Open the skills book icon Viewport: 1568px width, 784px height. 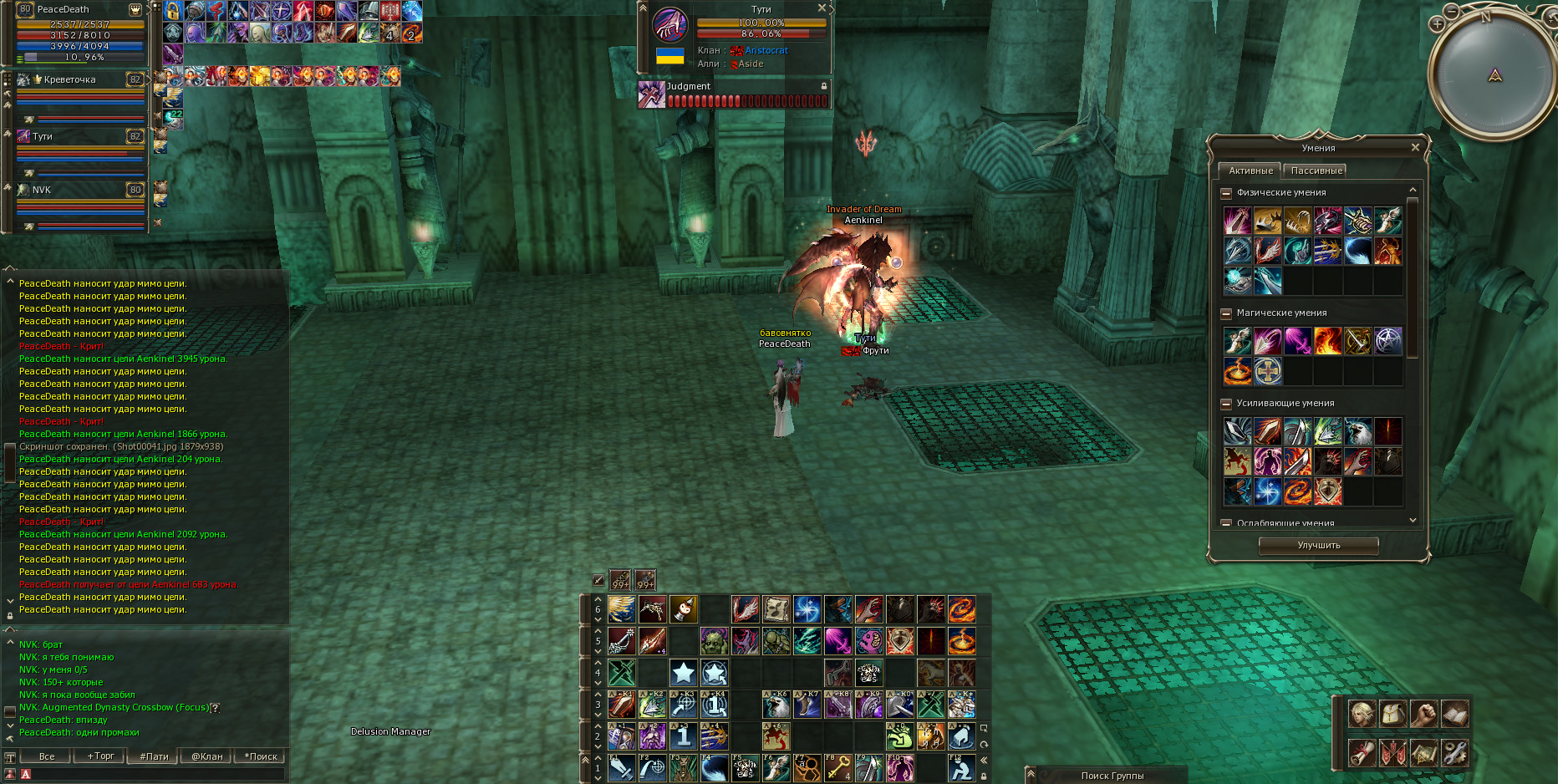[x=1454, y=714]
